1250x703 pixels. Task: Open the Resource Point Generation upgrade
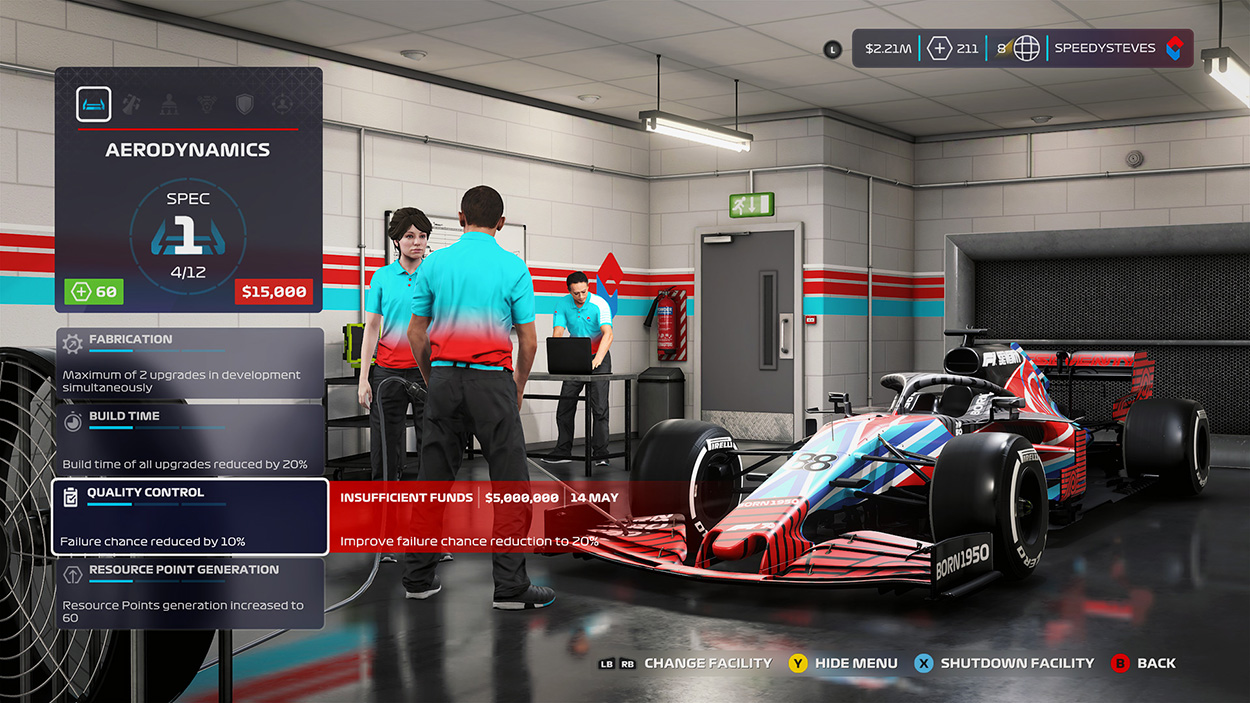tap(189, 593)
